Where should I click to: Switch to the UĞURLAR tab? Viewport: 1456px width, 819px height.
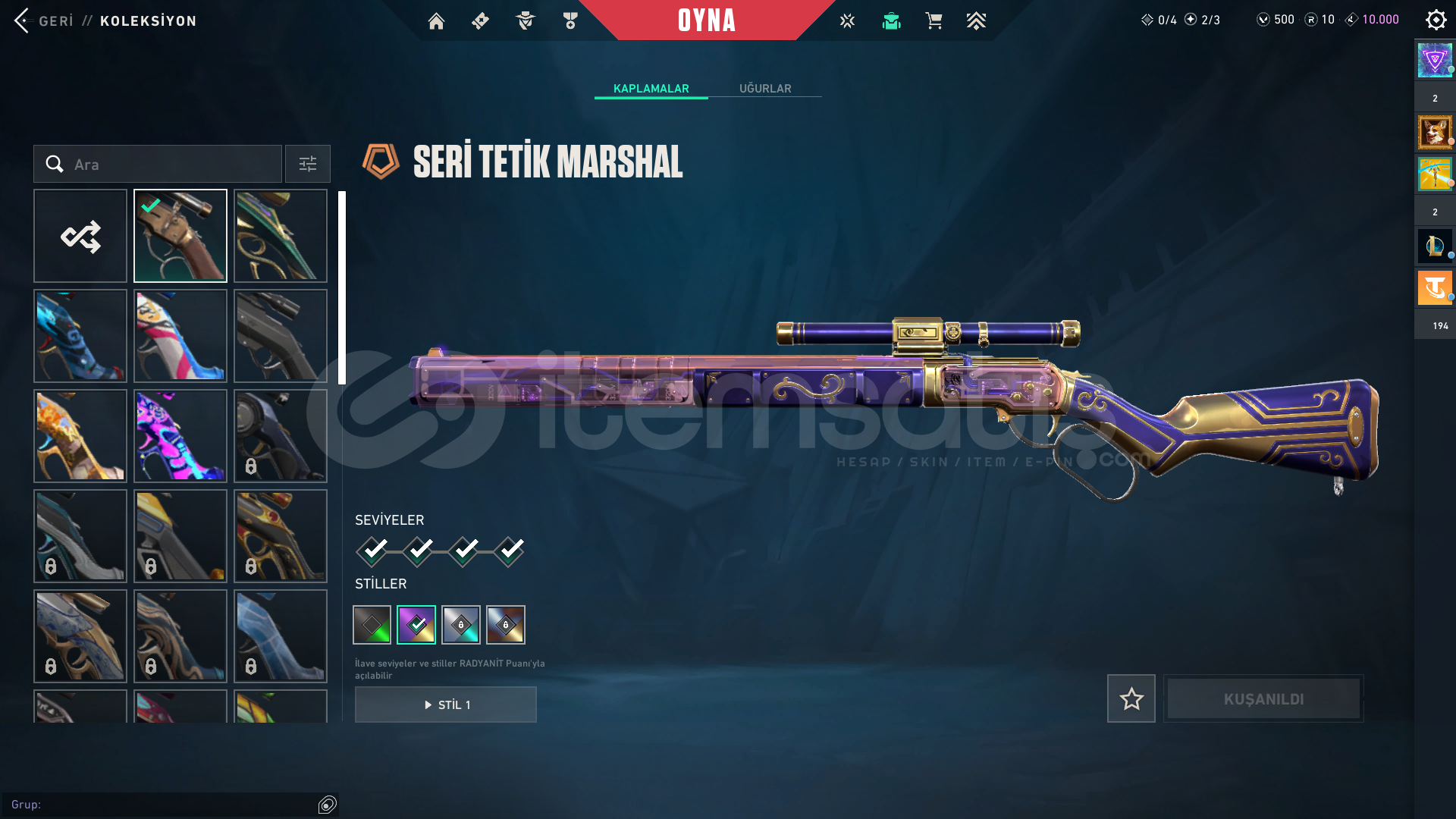764,89
